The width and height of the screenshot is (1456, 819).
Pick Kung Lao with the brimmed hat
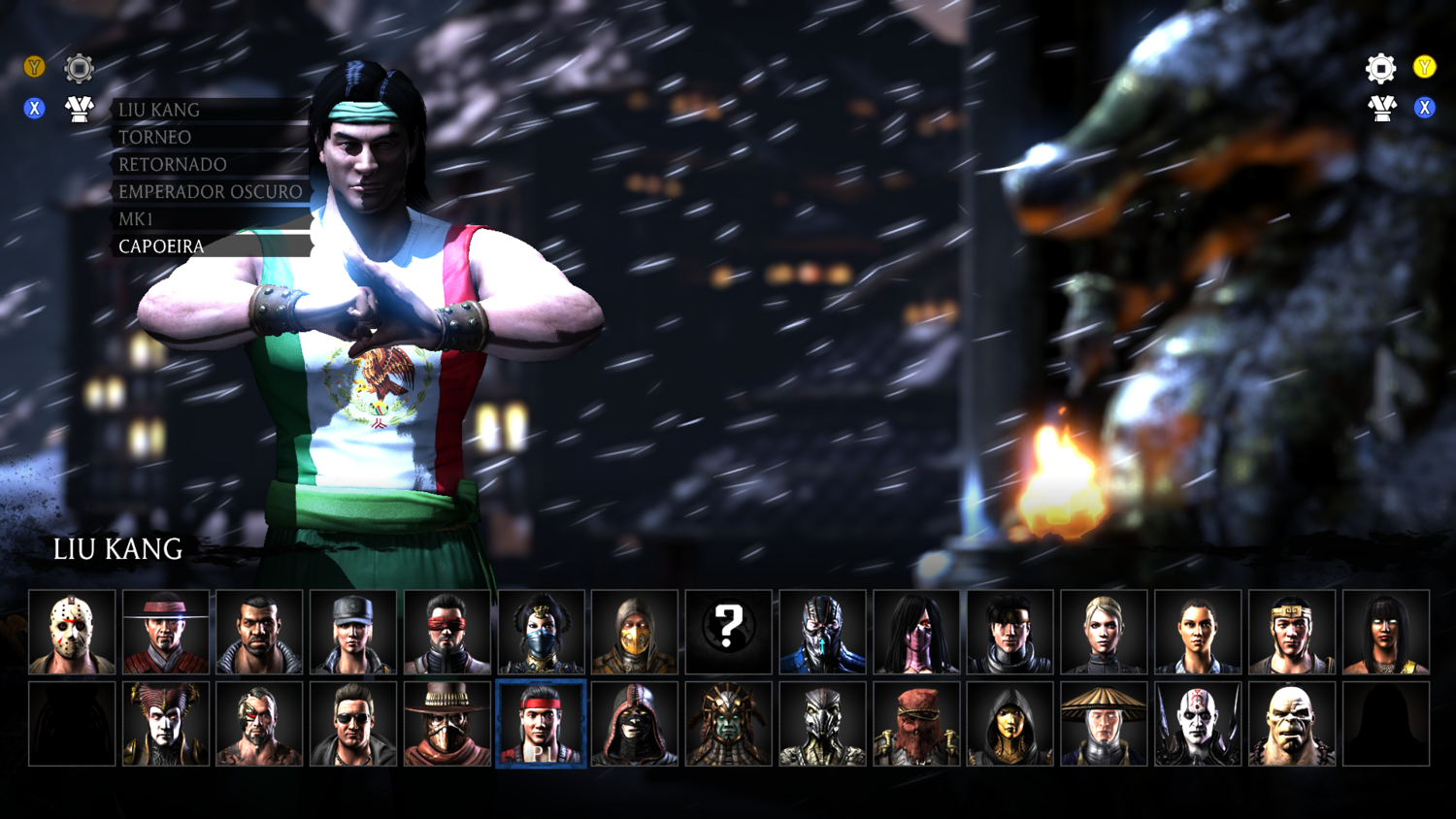pos(166,632)
